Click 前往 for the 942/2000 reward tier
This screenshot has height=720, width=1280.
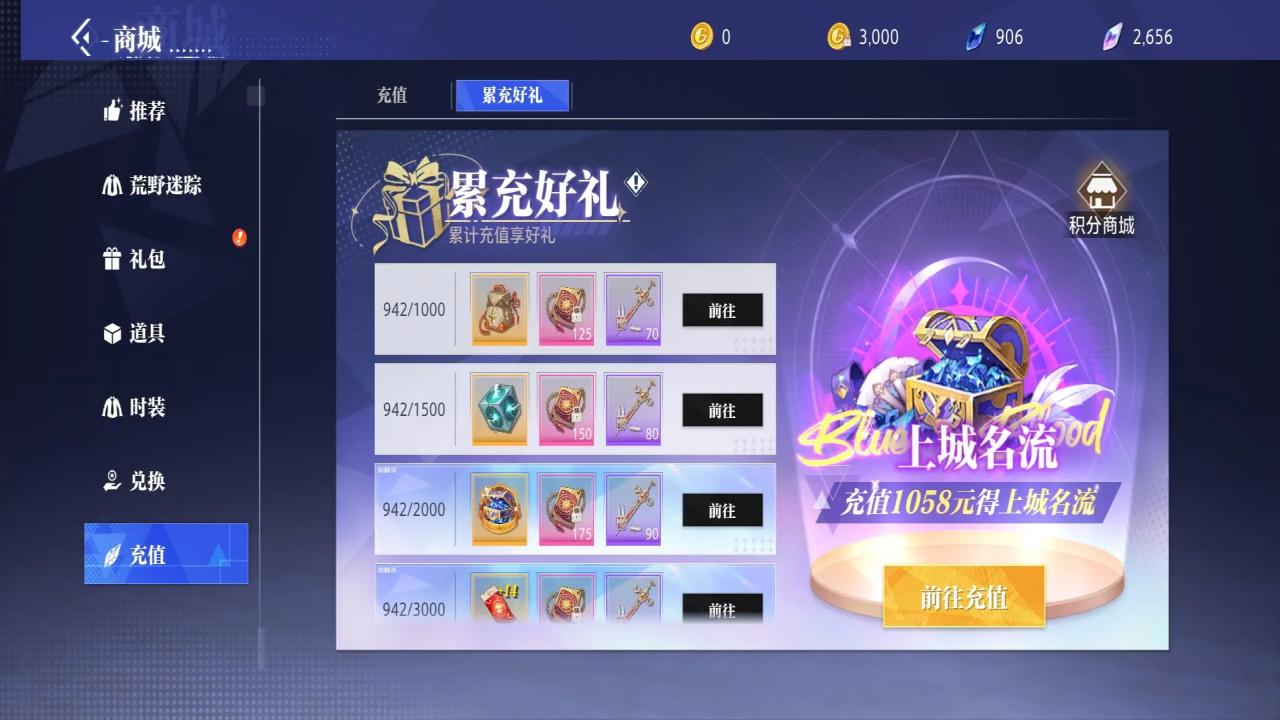coord(722,510)
